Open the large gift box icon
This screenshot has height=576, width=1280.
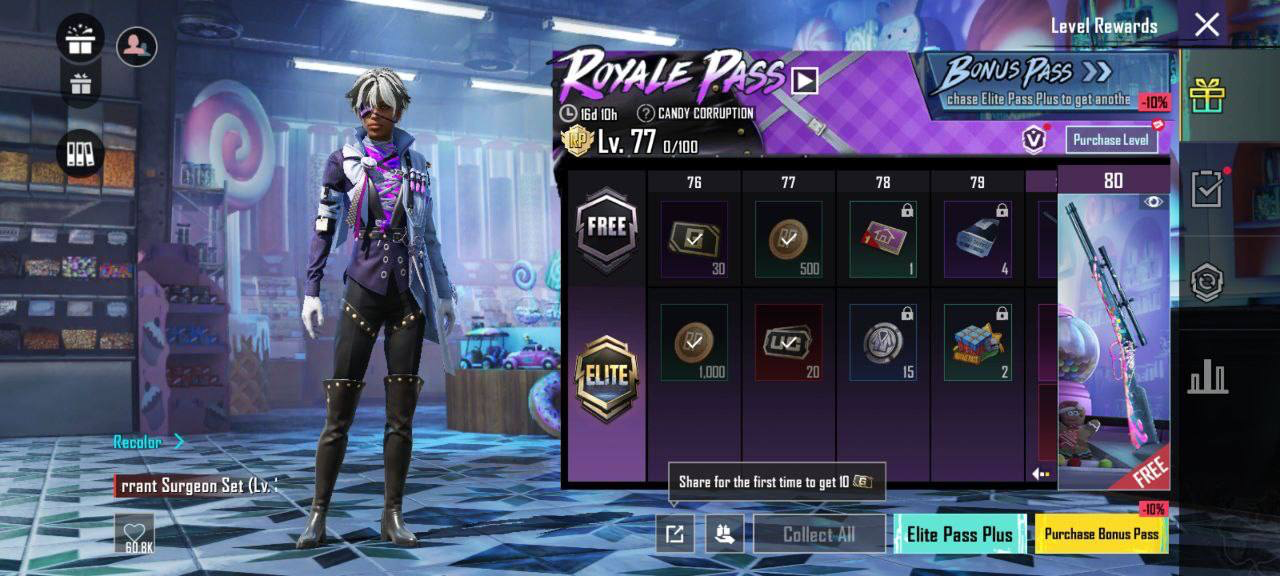(x=80, y=40)
